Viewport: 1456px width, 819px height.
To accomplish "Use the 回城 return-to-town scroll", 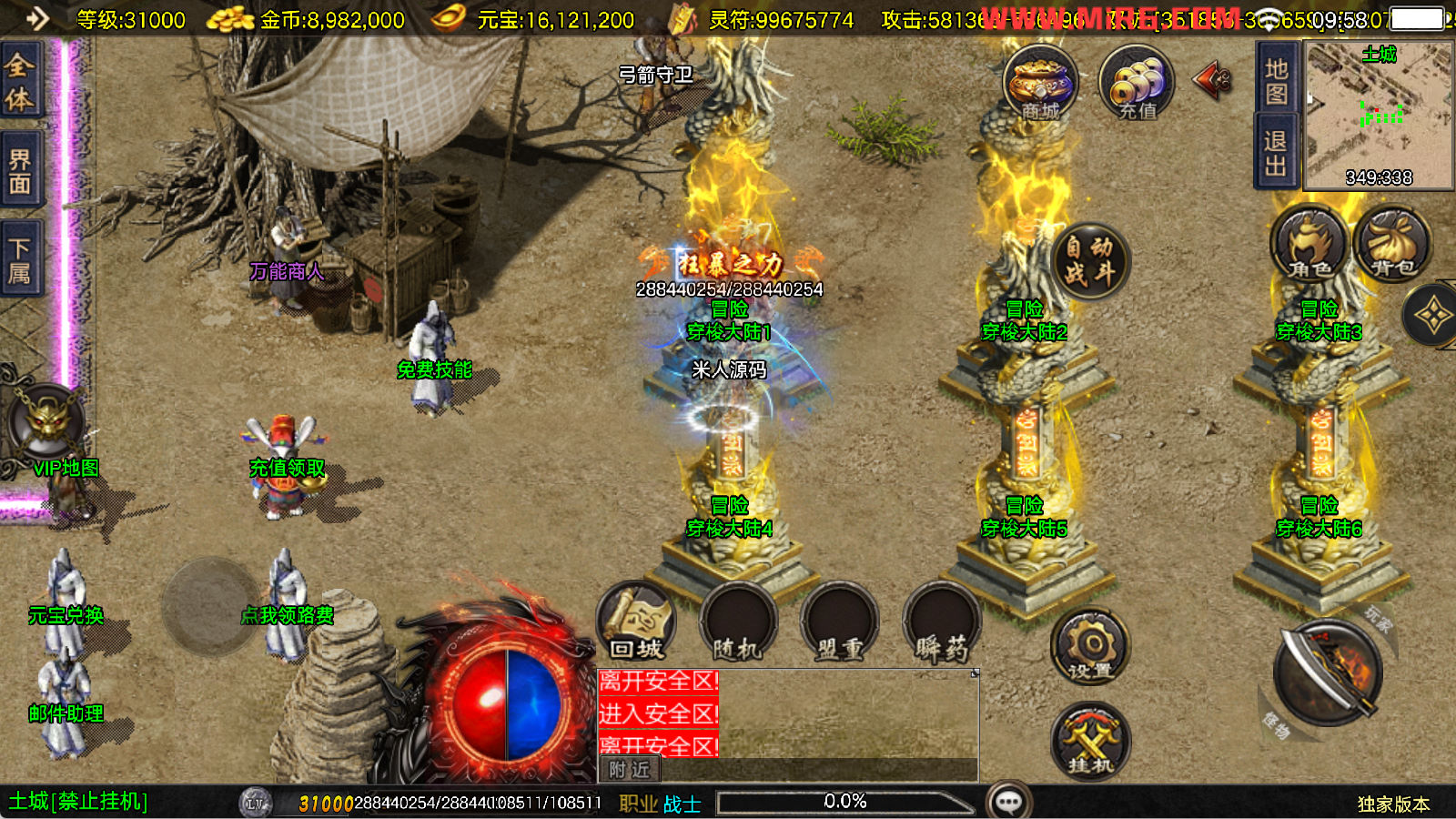I will pyautogui.click(x=637, y=622).
